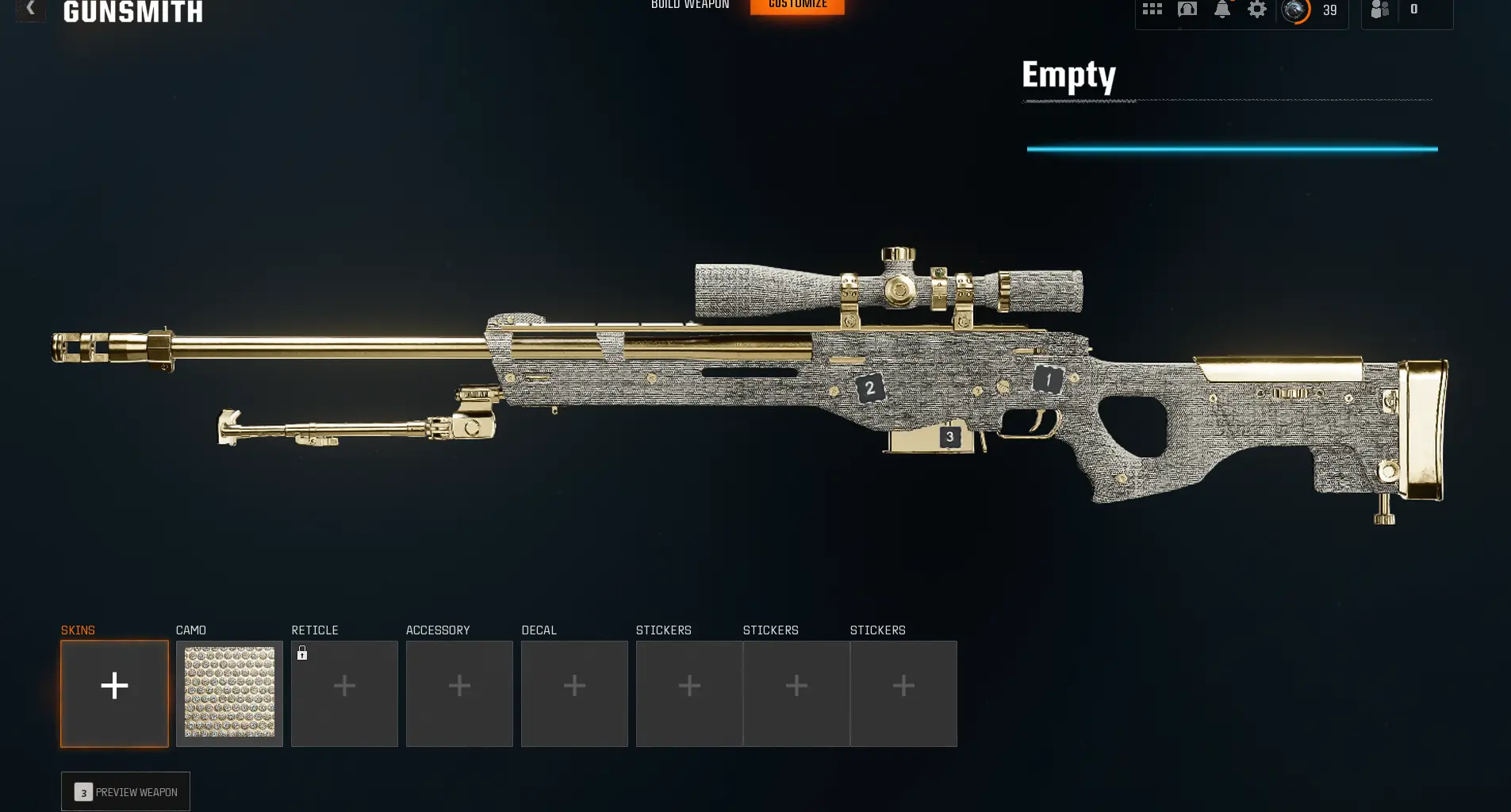This screenshot has width=1511, height=812.
Task: Open the support headset icon
Action: (x=1187, y=10)
